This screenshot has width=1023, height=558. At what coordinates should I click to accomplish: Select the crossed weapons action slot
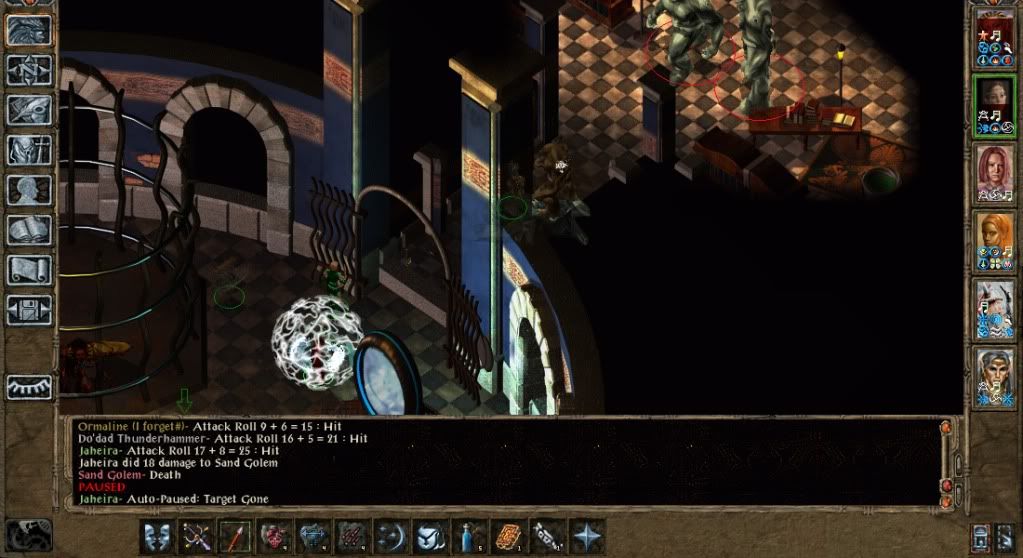point(194,535)
